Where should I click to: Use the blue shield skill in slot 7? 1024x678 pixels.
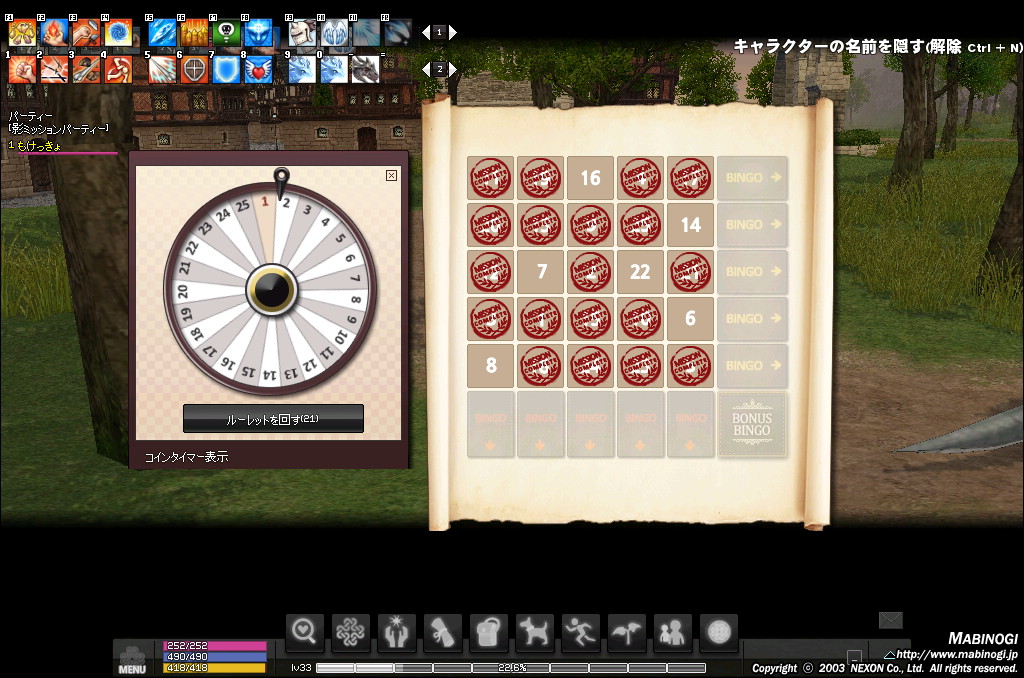point(226,69)
